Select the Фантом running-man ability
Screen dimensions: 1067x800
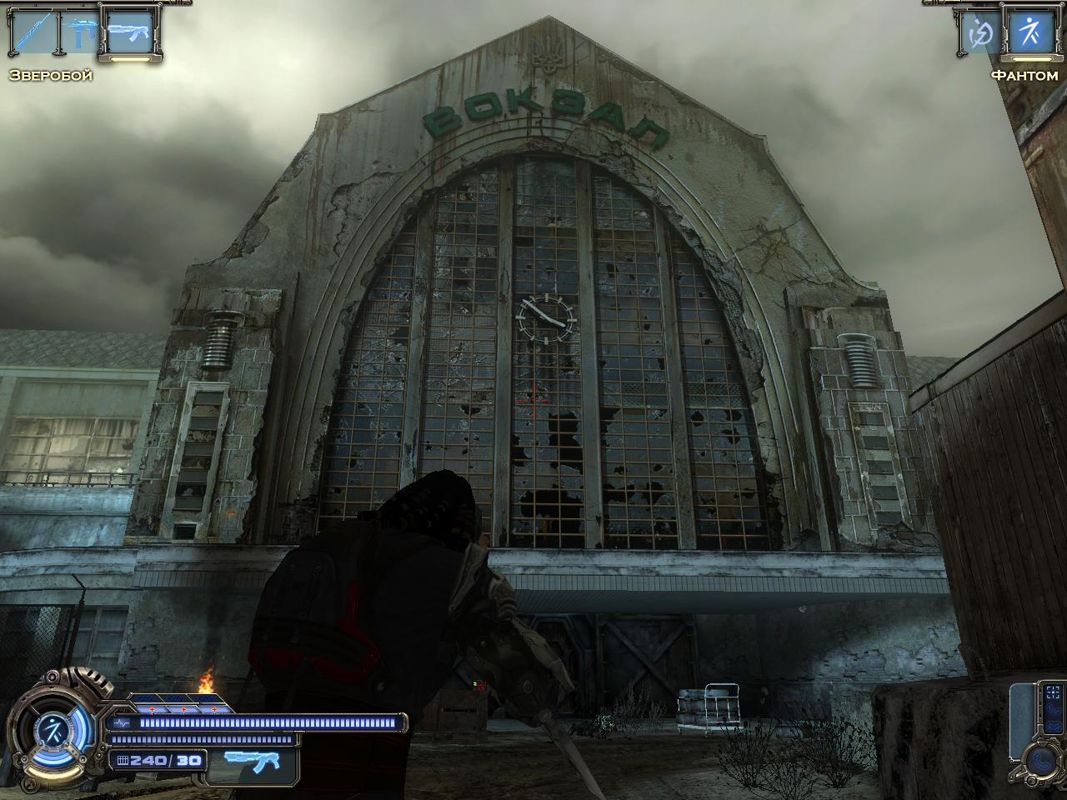pyautogui.click(x=1030, y=33)
